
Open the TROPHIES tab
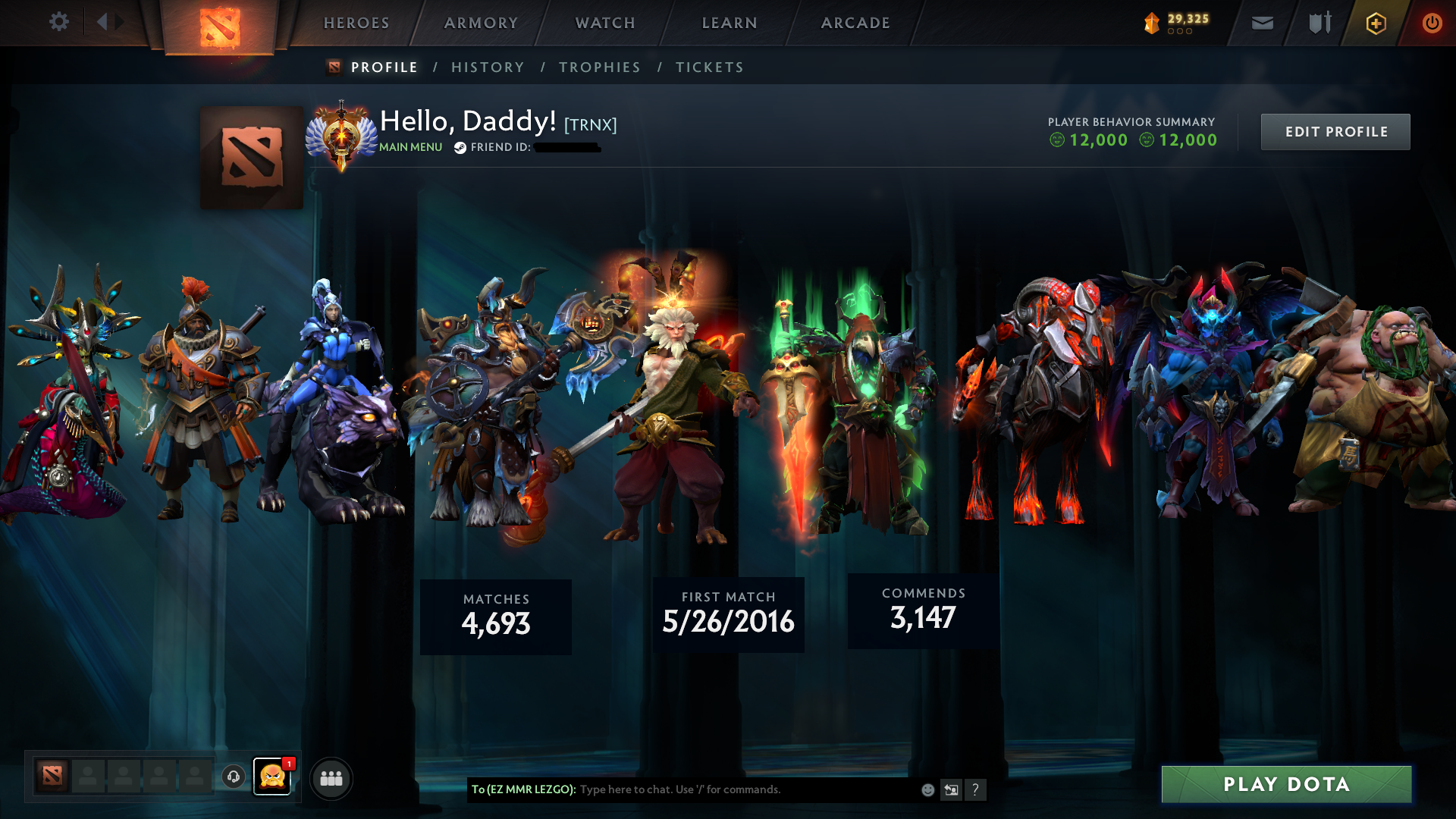click(599, 67)
